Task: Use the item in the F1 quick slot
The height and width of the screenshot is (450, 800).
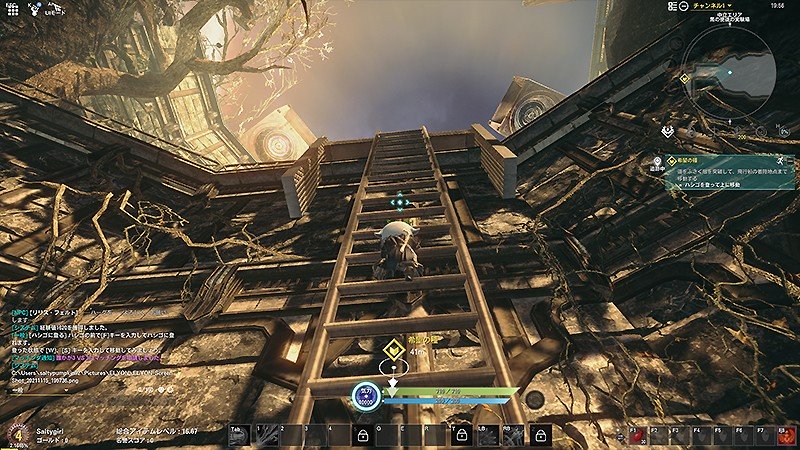Action: click(x=635, y=435)
